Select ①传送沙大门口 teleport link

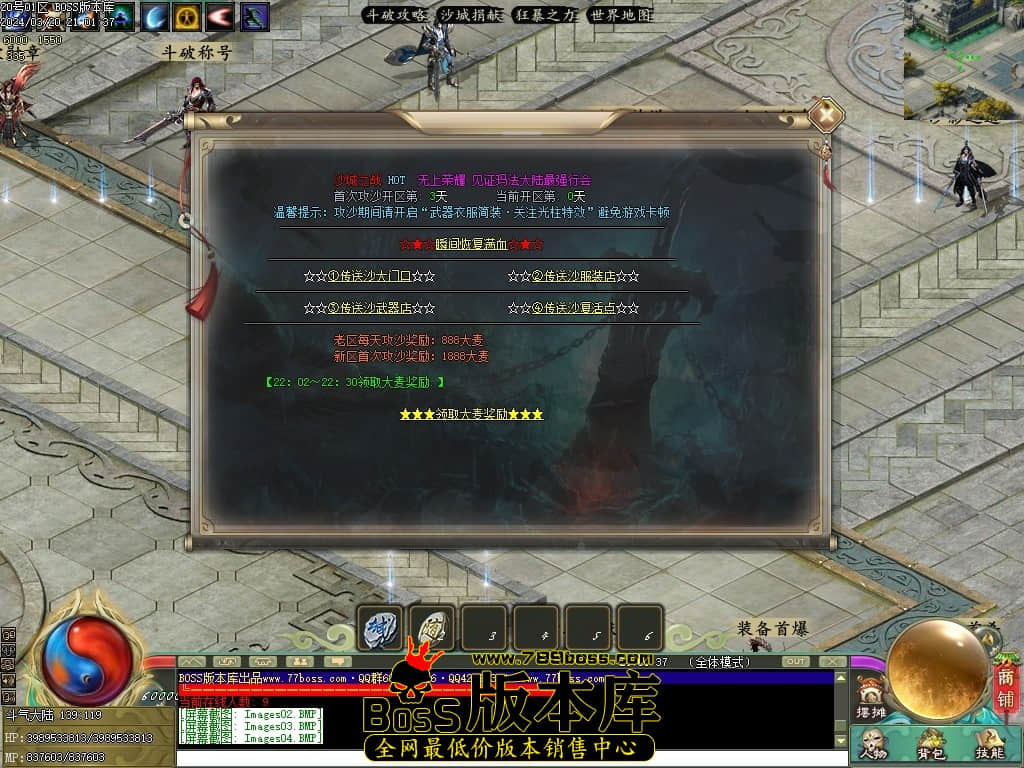pyautogui.click(x=369, y=276)
